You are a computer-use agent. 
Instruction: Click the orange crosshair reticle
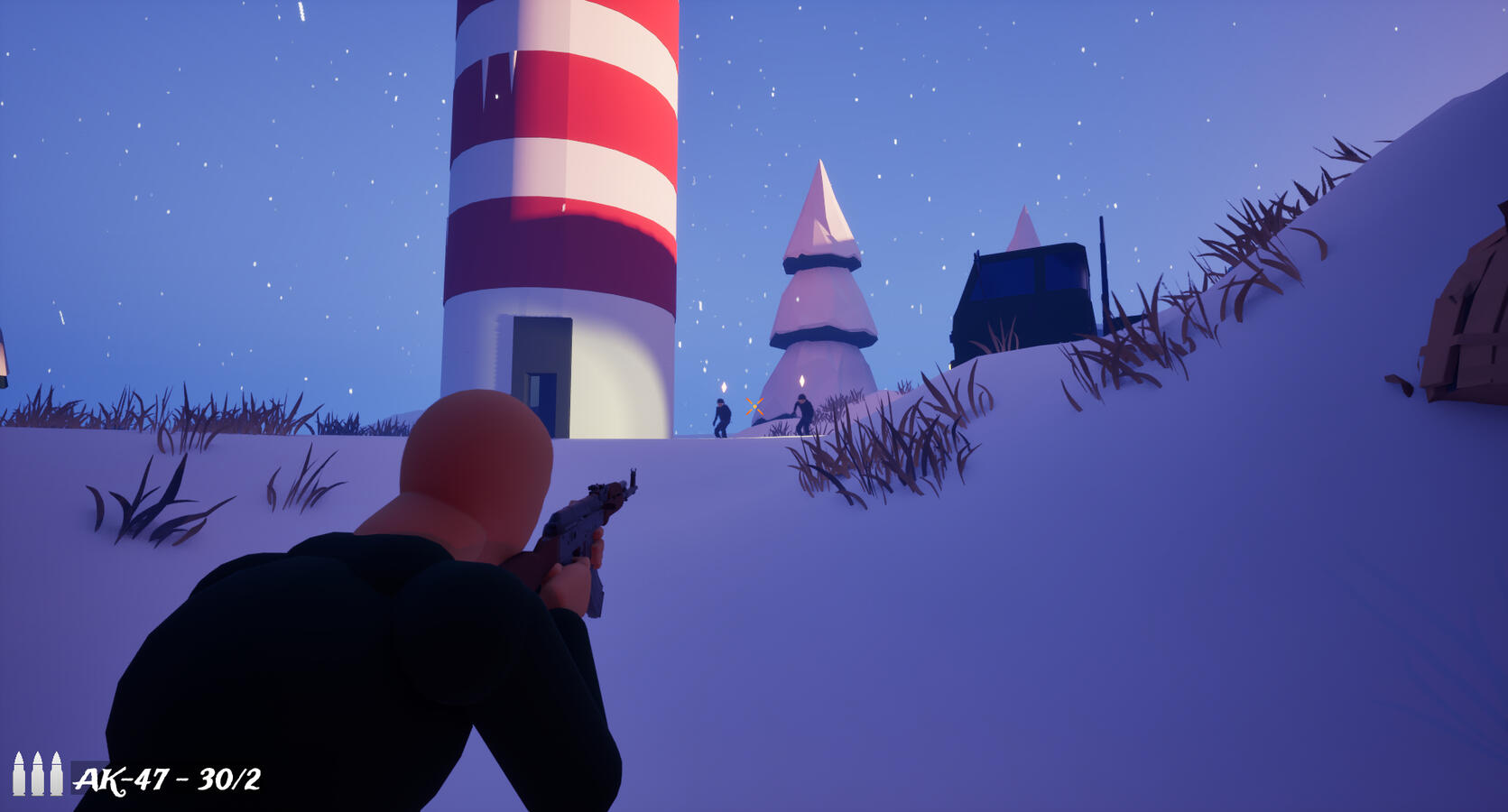coord(754,407)
